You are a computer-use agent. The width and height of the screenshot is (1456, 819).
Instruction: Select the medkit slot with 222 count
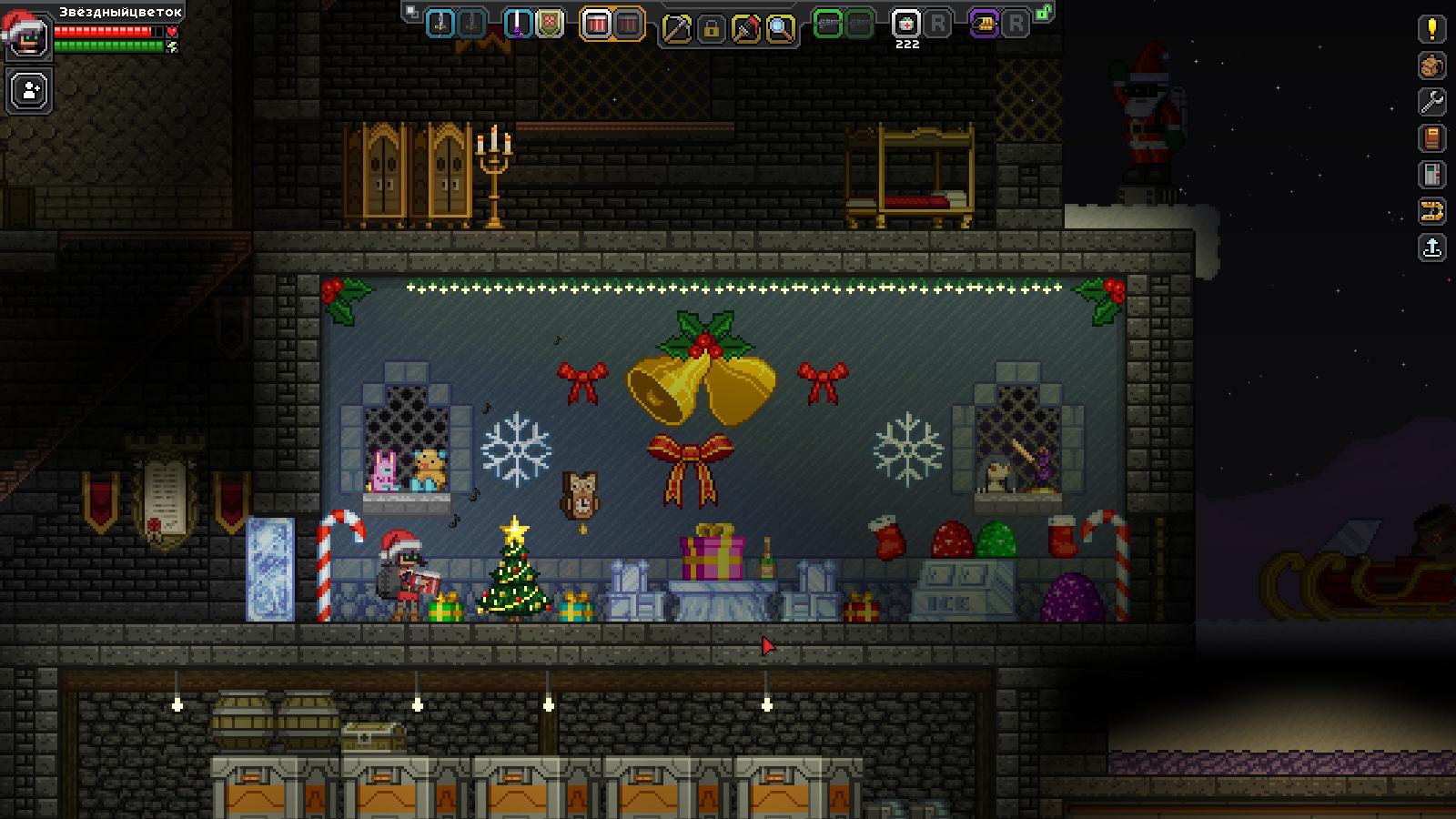(x=905, y=25)
